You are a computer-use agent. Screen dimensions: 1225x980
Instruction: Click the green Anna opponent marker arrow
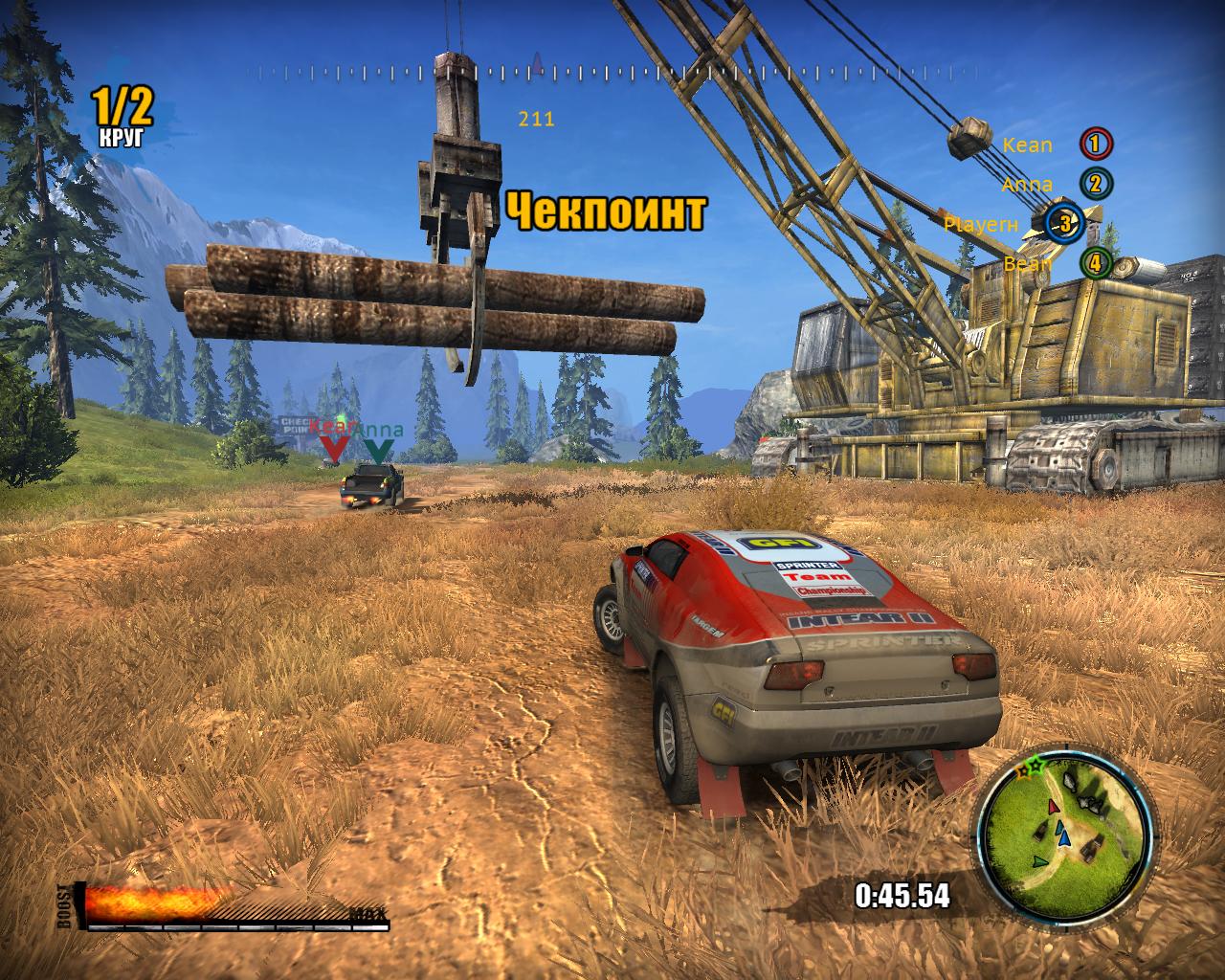click(x=378, y=449)
